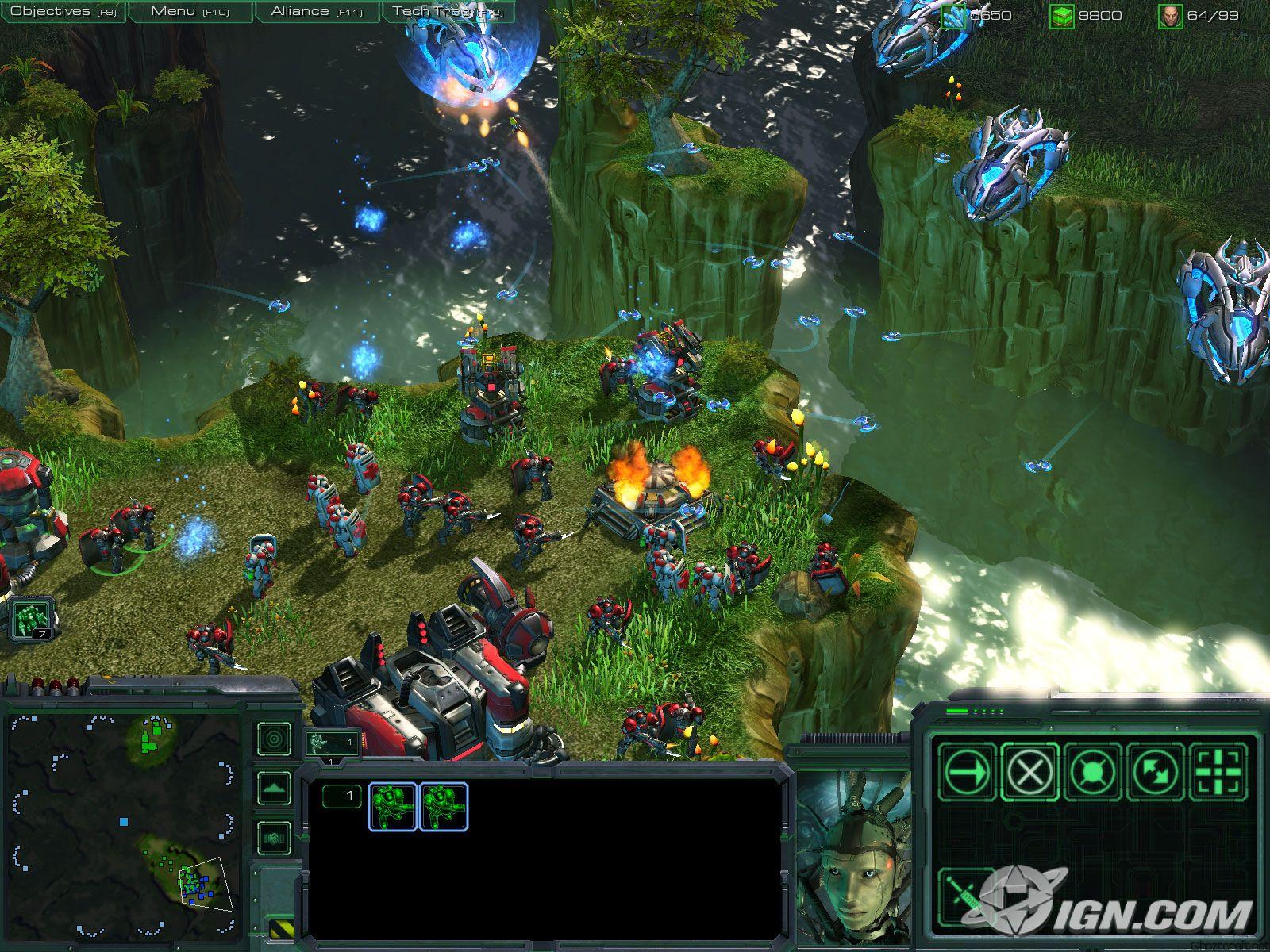Open the game Menu

pyautogui.click(x=190, y=12)
